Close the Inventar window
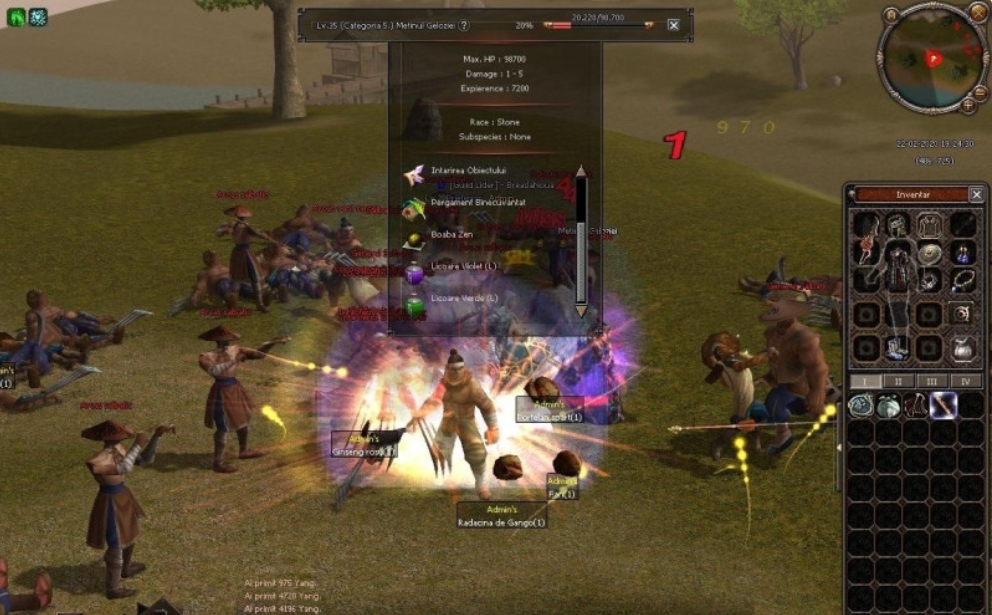Screen dimensions: 992x615 [x=976, y=194]
